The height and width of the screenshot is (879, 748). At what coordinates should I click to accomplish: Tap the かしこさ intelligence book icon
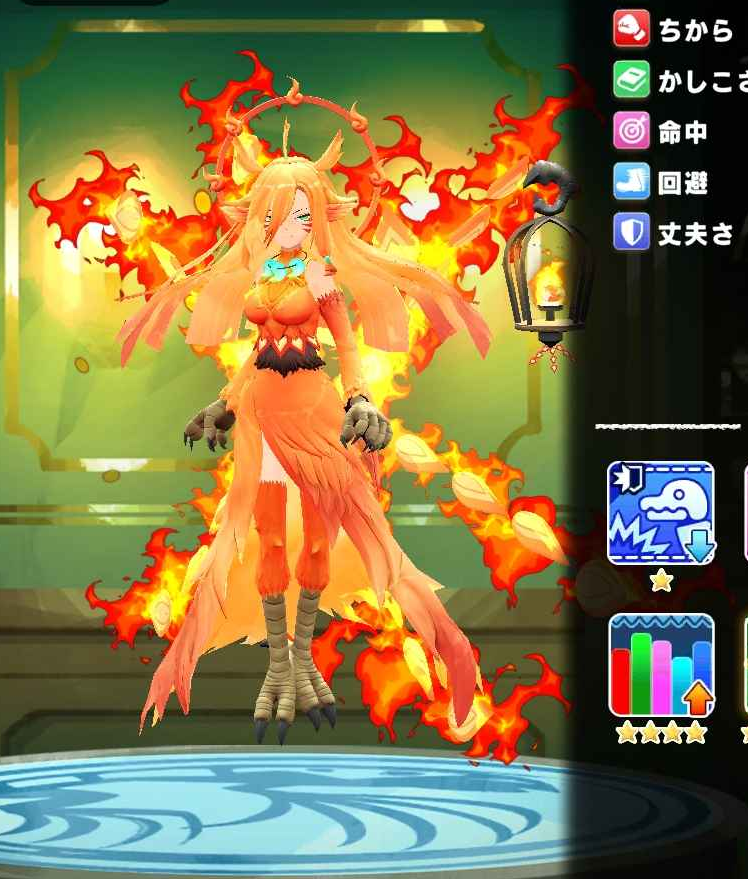click(x=632, y=81)
